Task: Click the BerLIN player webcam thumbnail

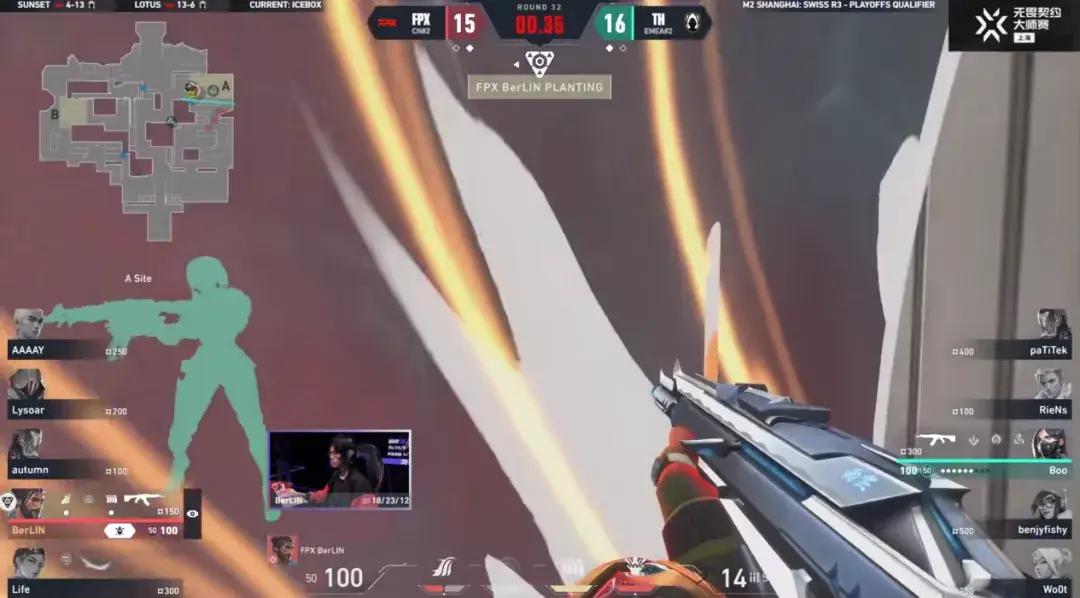Action: [x=339, y=470]
